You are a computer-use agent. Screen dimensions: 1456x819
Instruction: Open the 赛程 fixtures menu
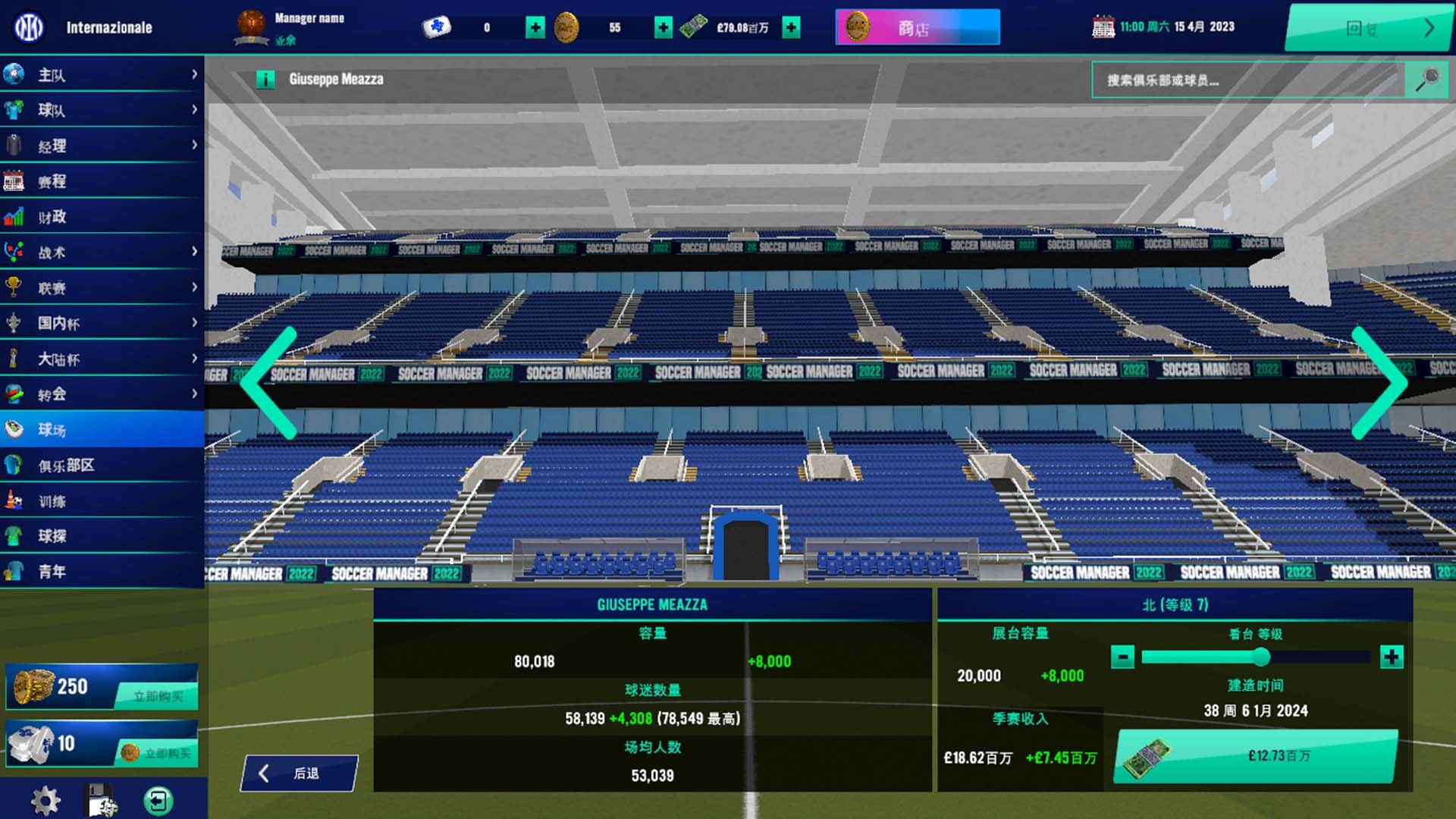(102, 181)
